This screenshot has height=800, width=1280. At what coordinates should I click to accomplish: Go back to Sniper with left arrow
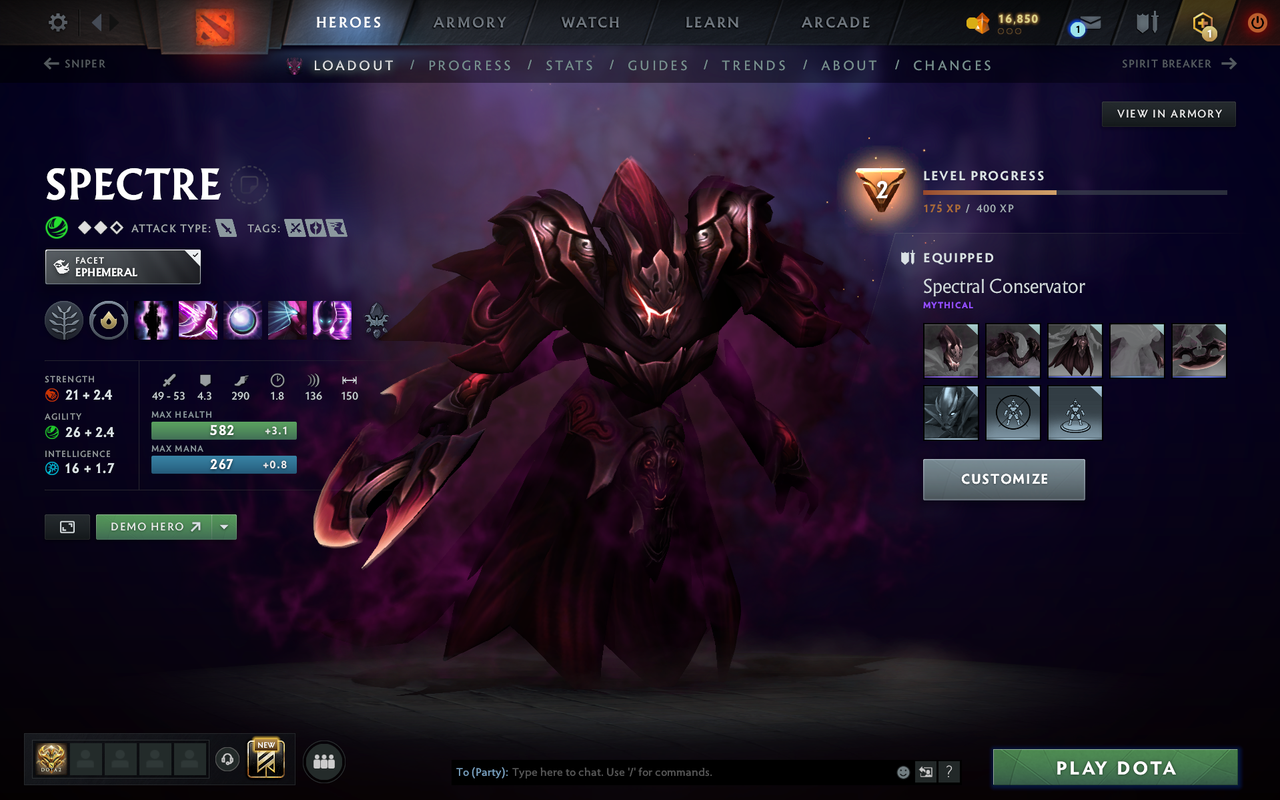49,63
